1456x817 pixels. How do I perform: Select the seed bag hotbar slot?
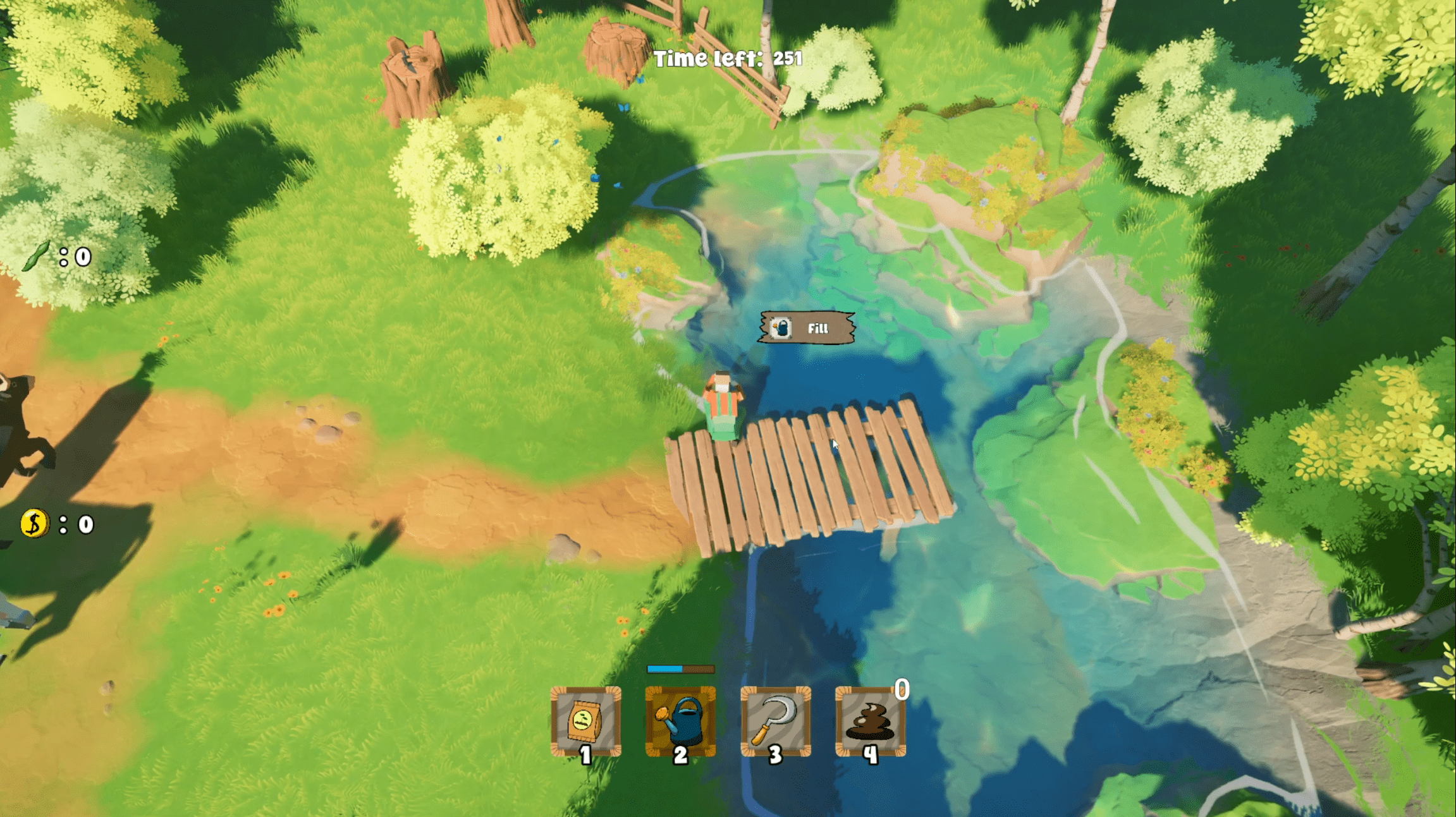pos(585,721)
